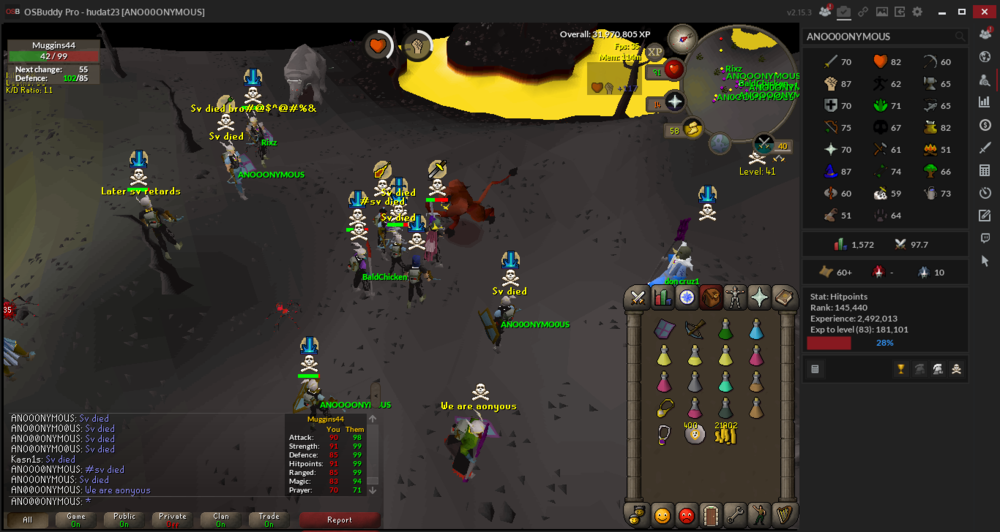Open the Report button in chat

pos(339,519)
